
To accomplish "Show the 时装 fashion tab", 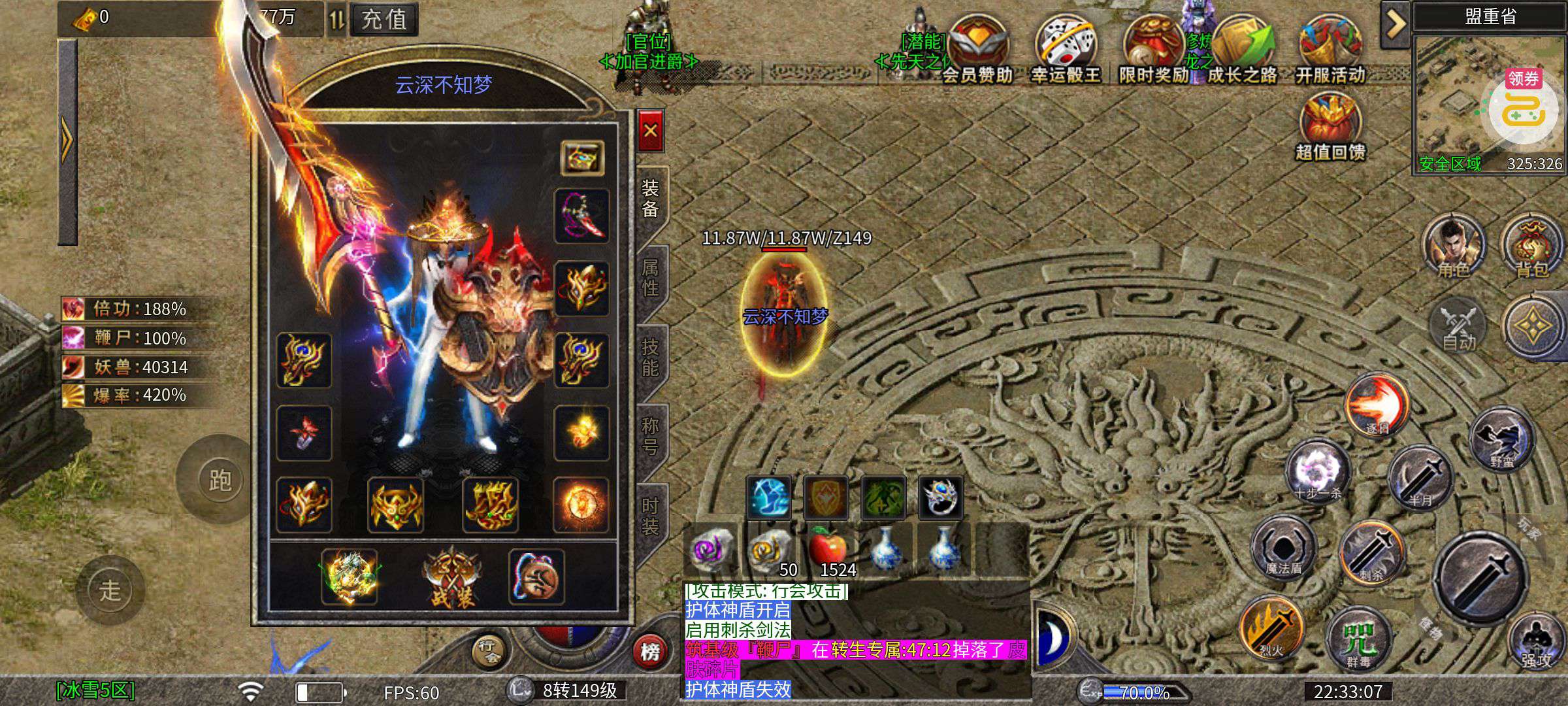I will (650, 516).
